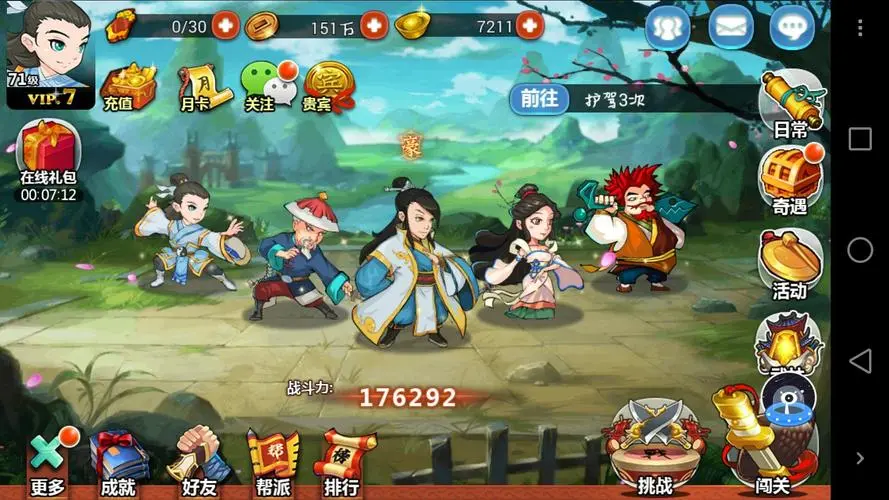Viewport: 889px width, 500px height.
Task: Open the 奇遇 adventure chest
Action: [790, 180]
